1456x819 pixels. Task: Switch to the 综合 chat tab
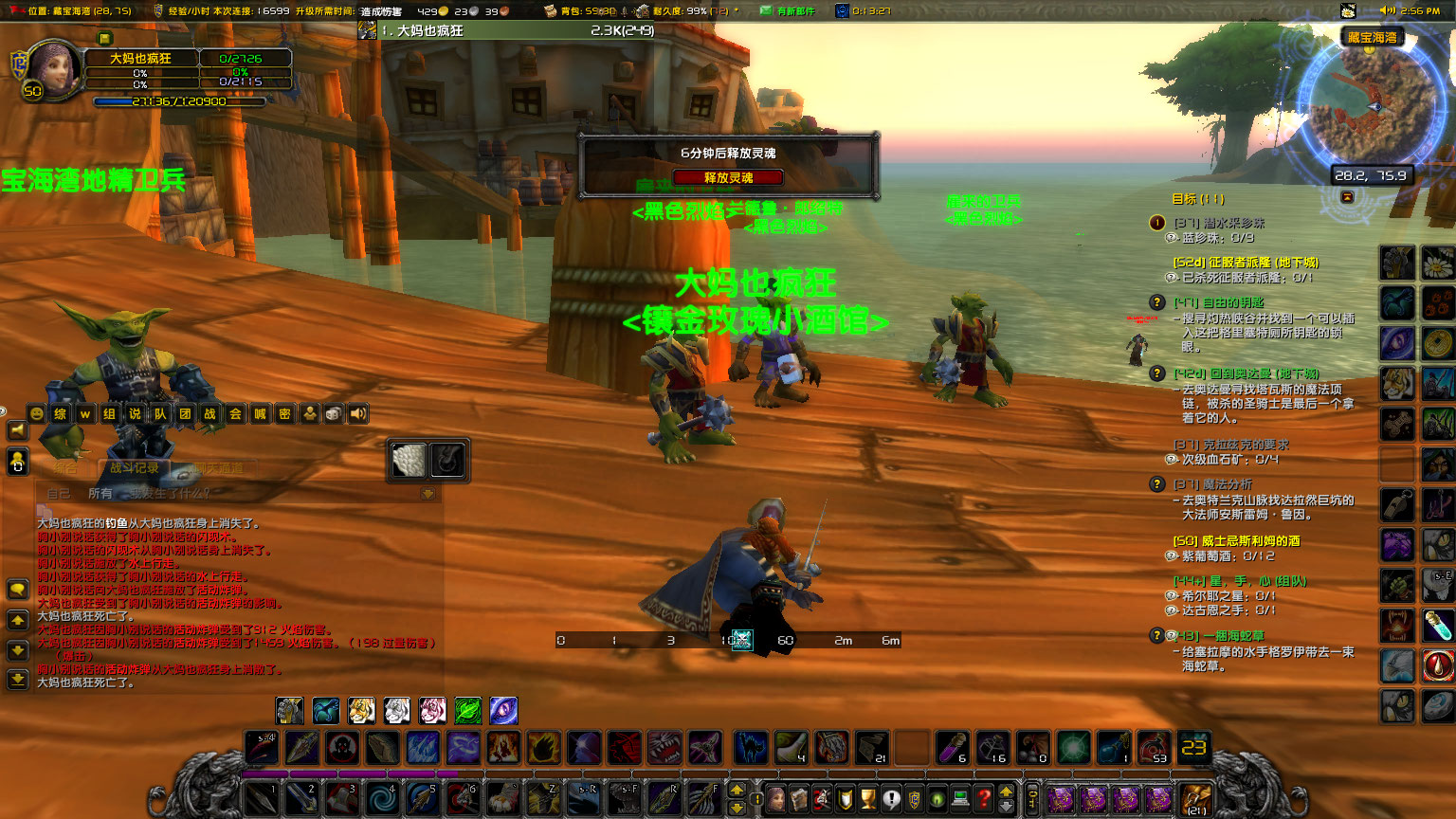[65, 466]
